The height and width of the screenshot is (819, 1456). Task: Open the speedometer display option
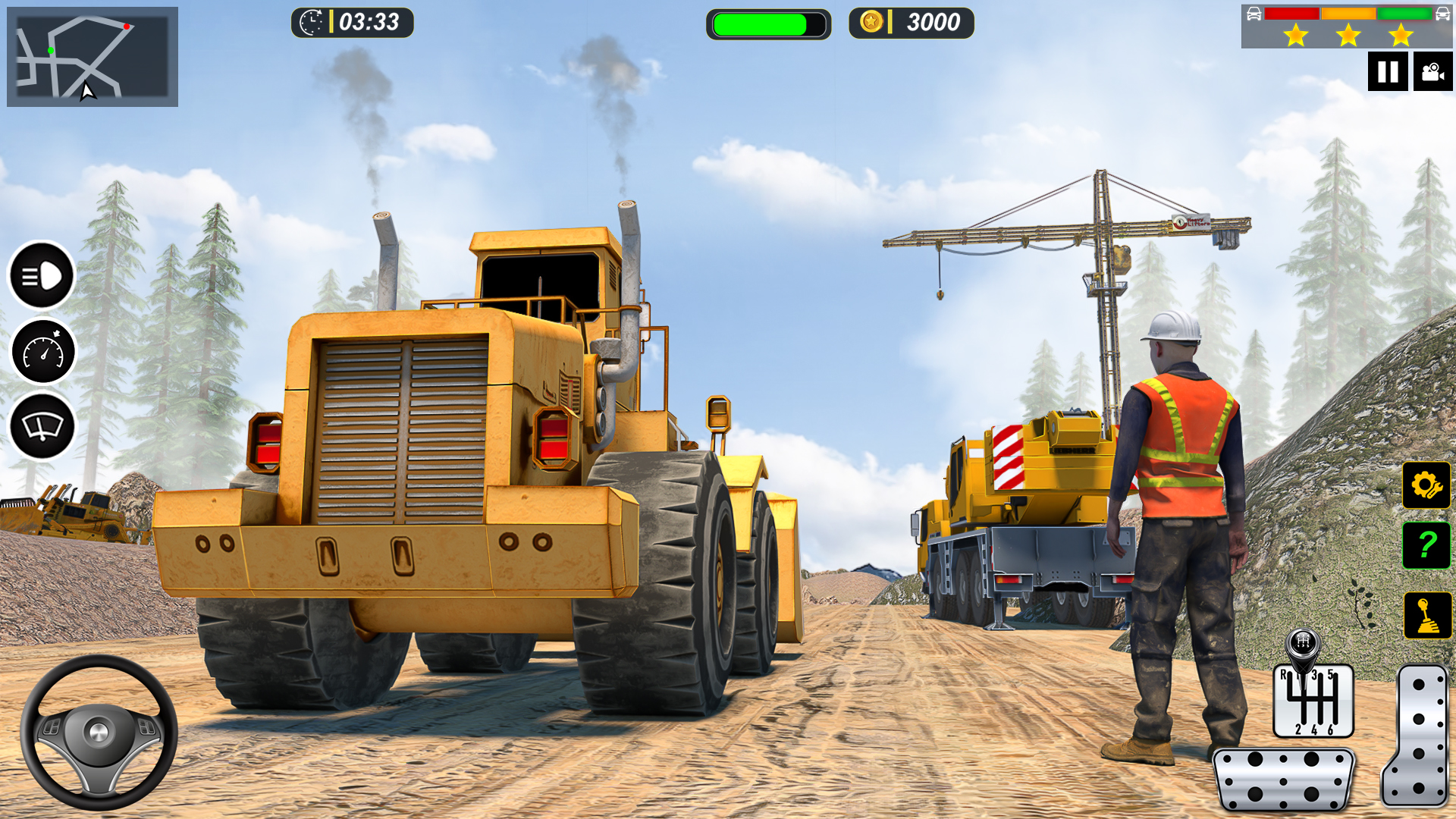[x=43, y=351]
